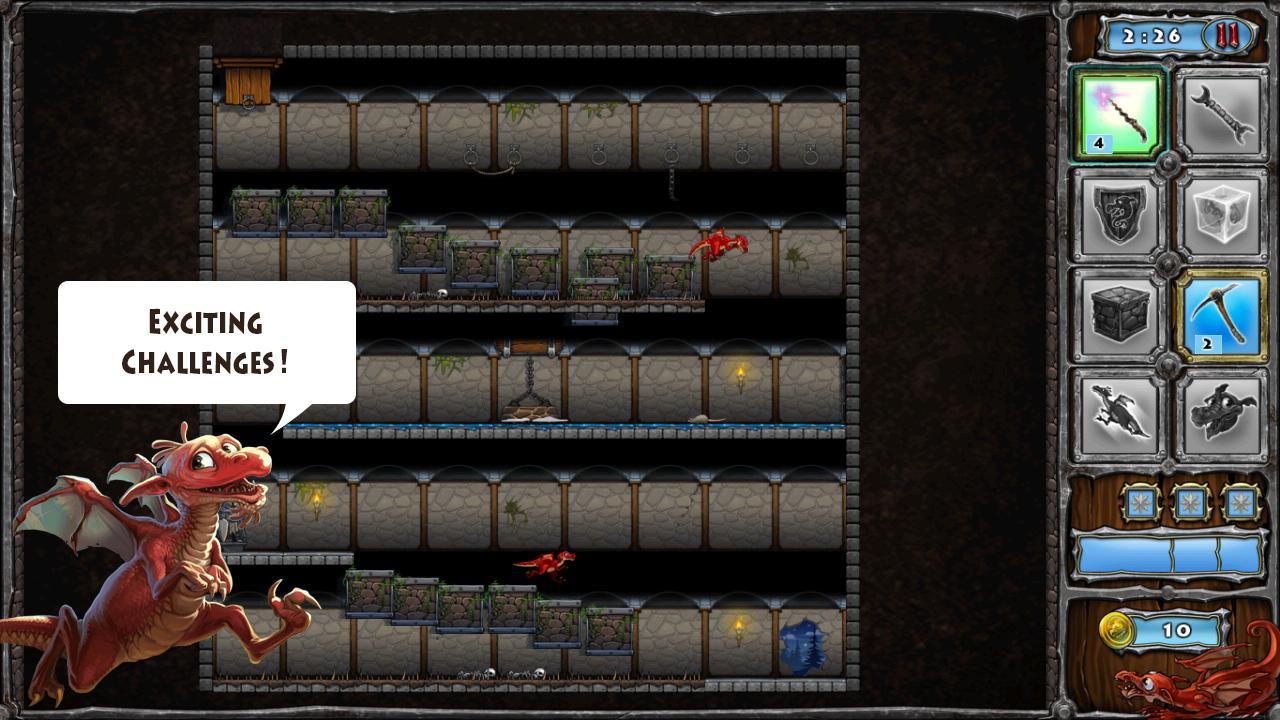The image size is (1280, 720).
Task: Select the pickaxe tool with 2 charges
Action: point(1224,313)
